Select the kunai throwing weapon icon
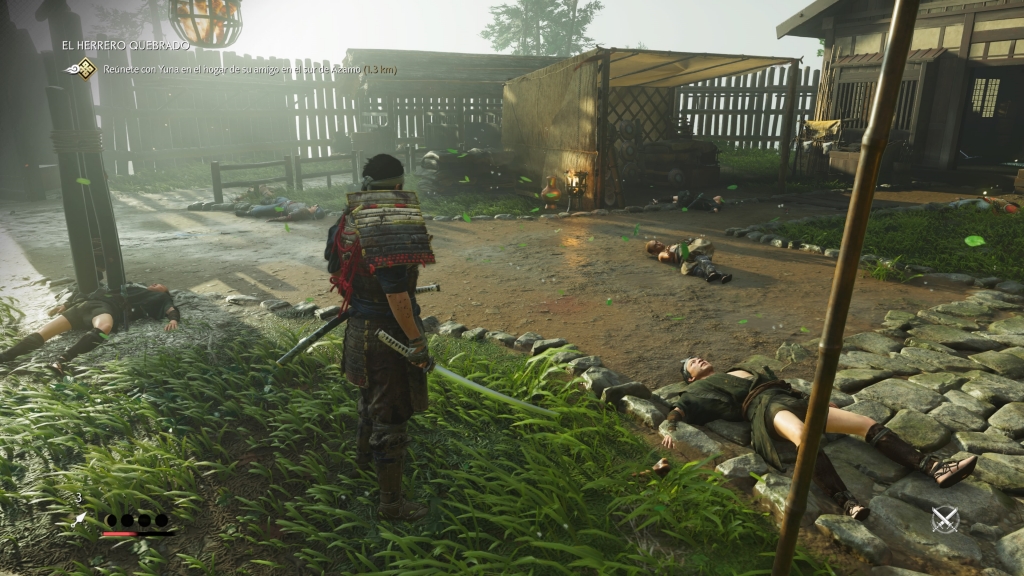 point(80,519)
